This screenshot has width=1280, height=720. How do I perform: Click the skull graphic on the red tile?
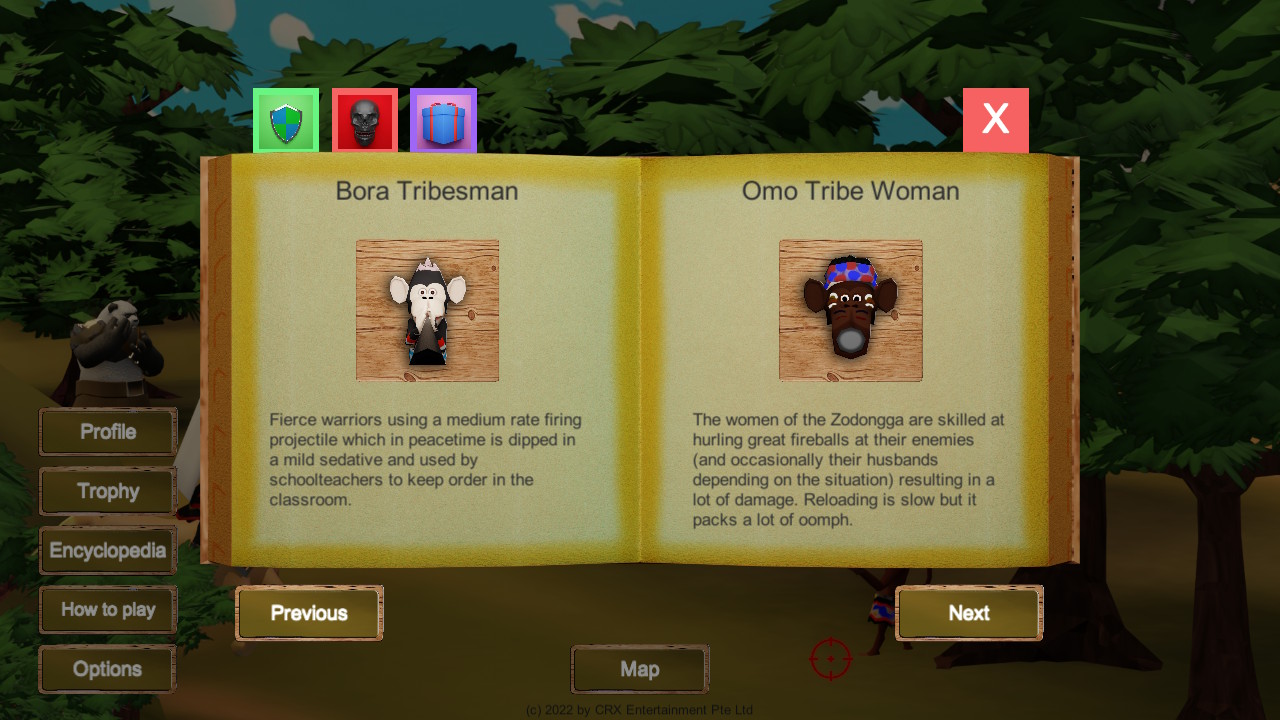364,120
